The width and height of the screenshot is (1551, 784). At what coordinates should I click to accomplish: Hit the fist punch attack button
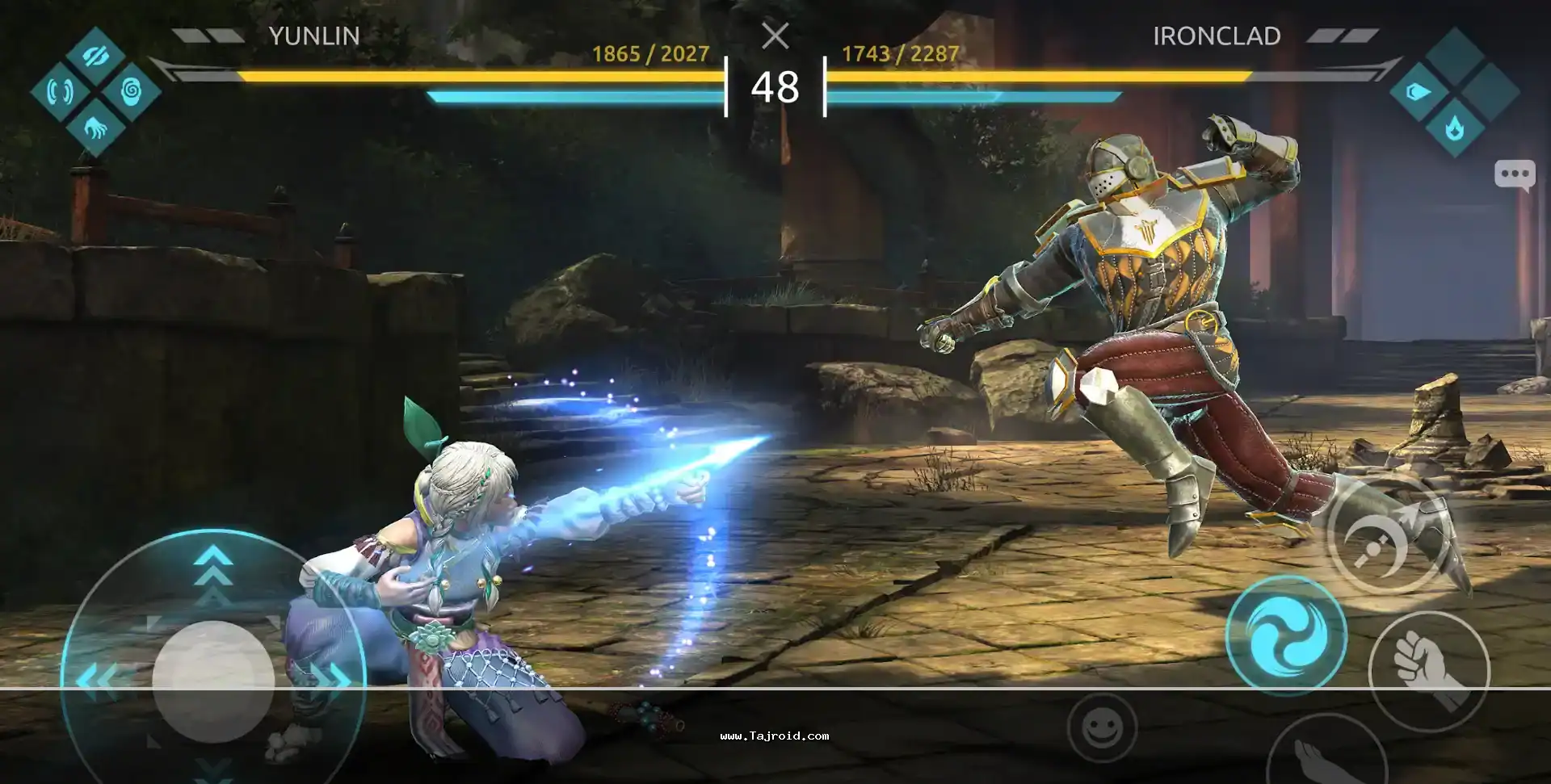coord(1428,669)
